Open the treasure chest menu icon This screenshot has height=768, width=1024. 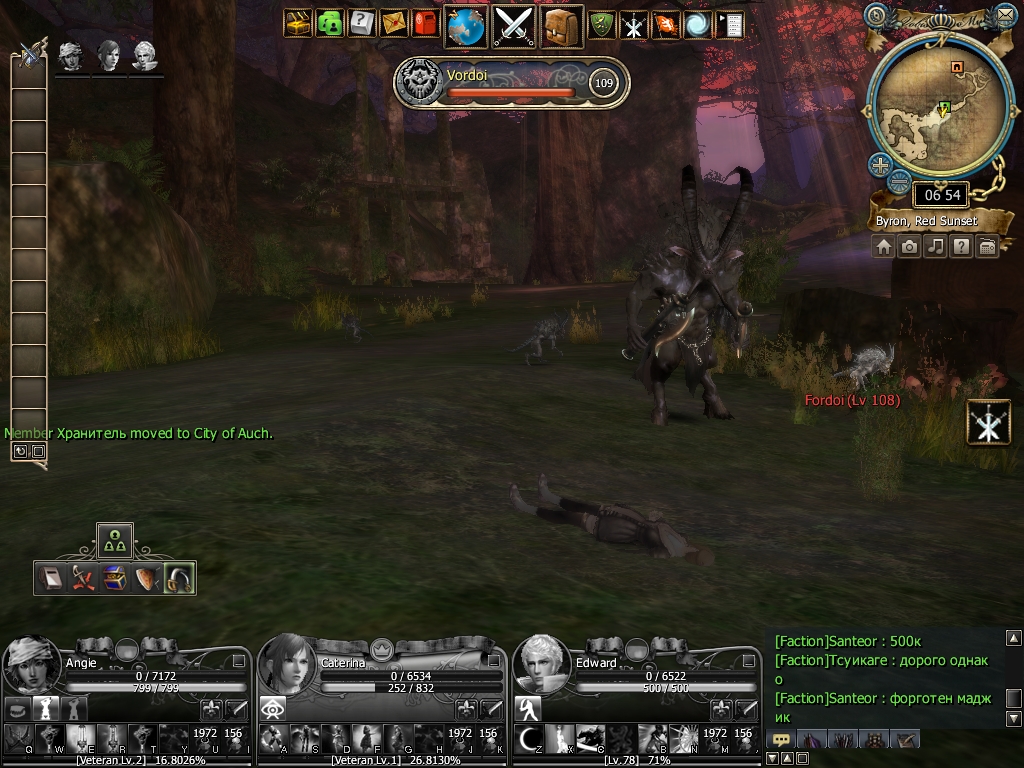tap(298, 24)
